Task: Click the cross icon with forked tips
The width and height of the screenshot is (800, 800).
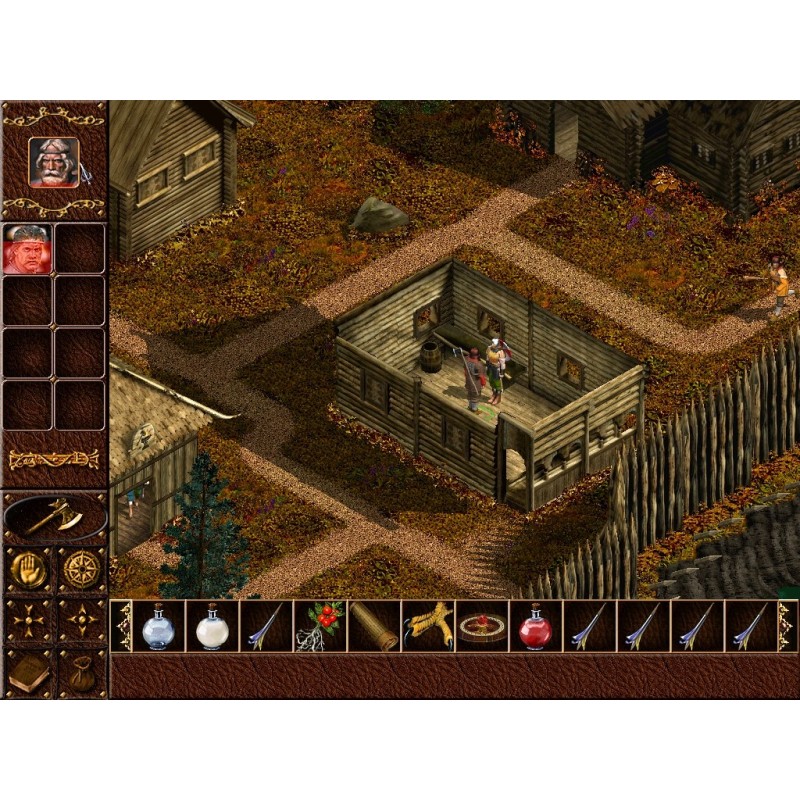Action: [x=28, y=620]
